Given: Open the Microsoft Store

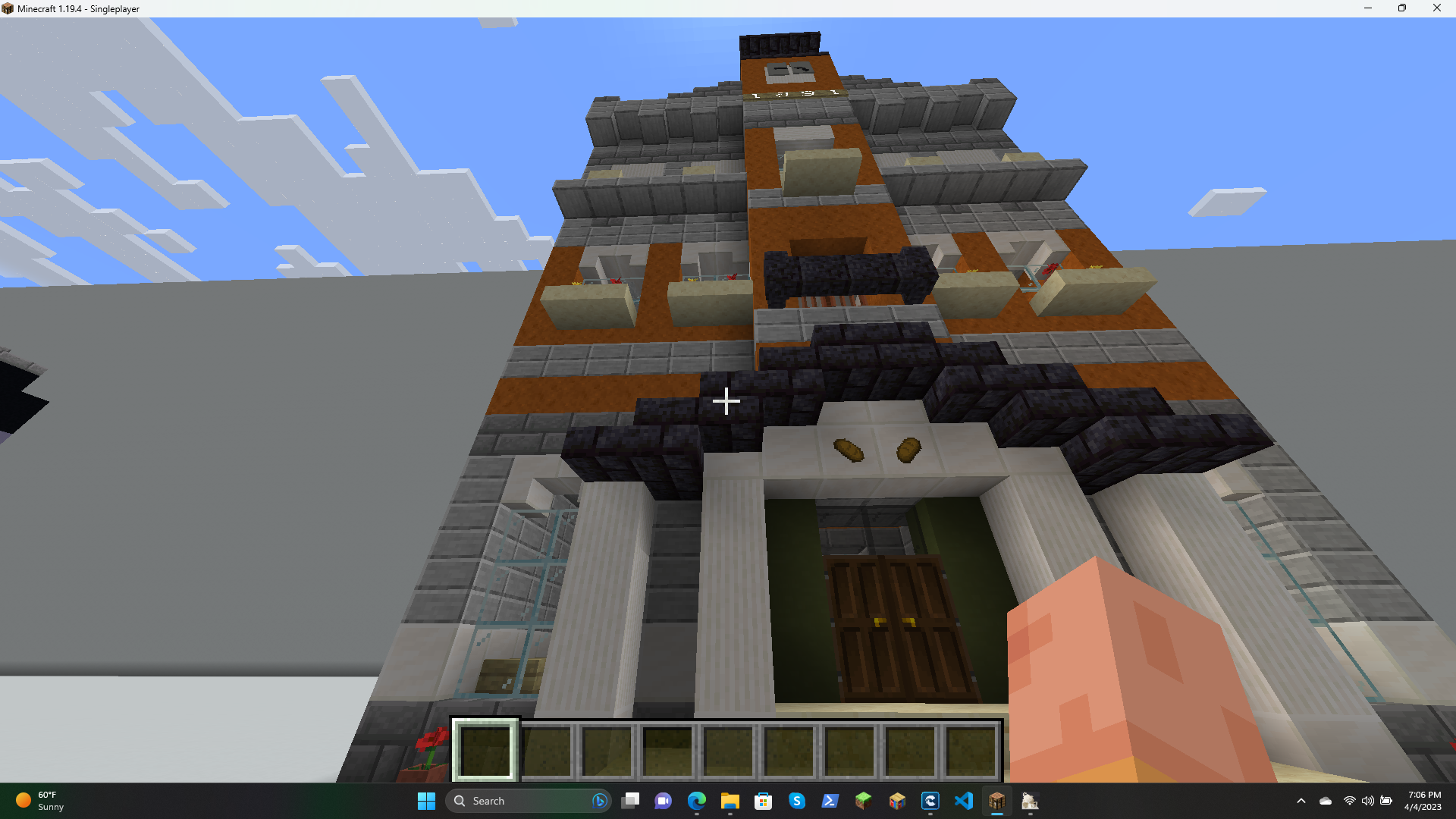Looking at the screenshot, I should (x=763, y=802).
